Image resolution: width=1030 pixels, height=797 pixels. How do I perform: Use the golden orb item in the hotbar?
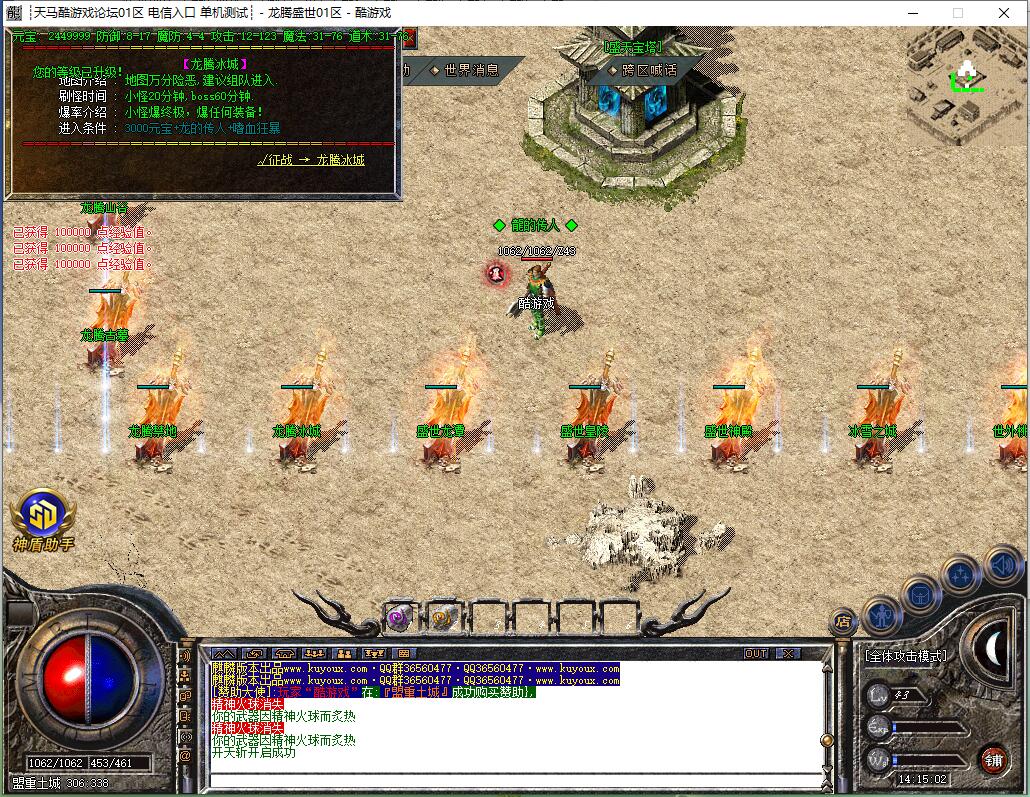[x=443, y=617]
